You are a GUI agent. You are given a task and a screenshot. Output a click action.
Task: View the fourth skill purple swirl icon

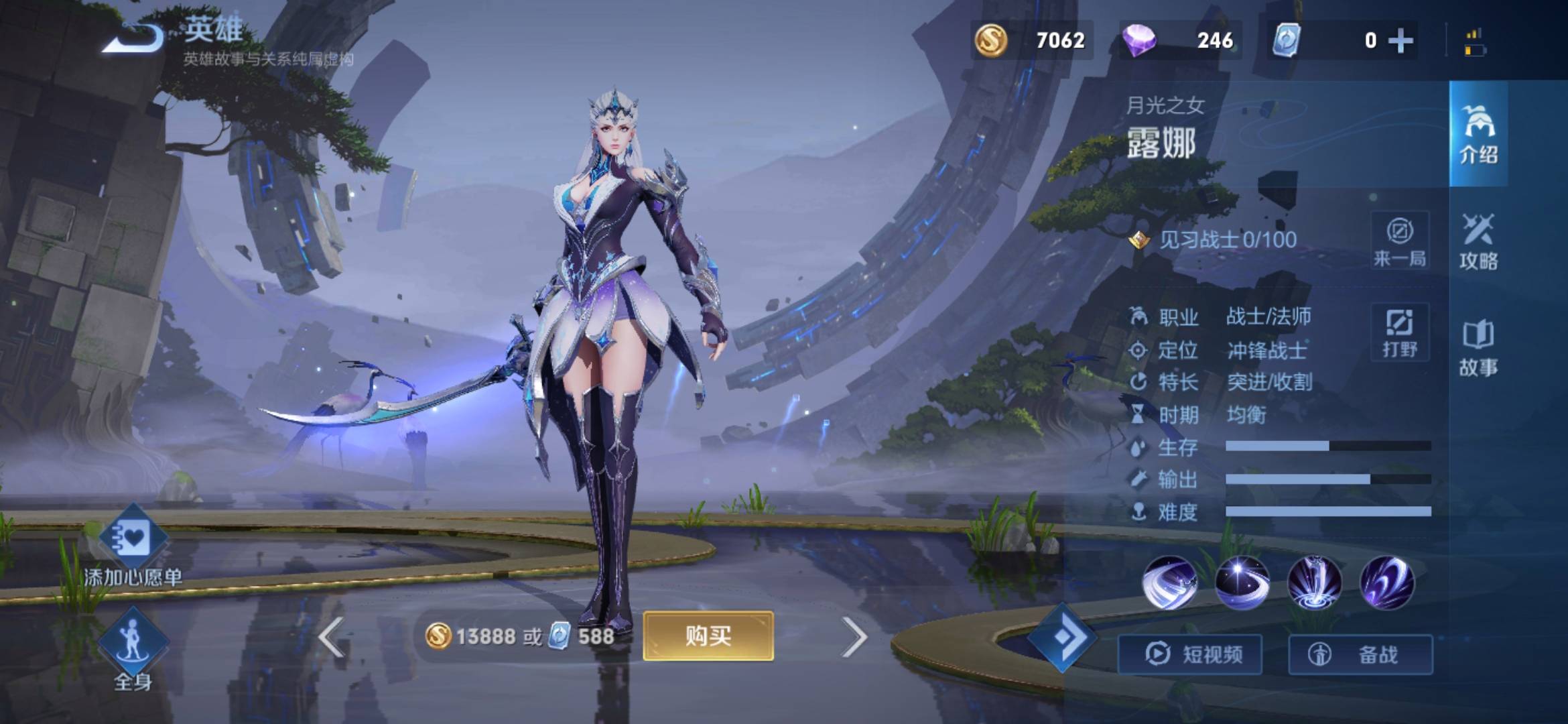coord(1386,583)
